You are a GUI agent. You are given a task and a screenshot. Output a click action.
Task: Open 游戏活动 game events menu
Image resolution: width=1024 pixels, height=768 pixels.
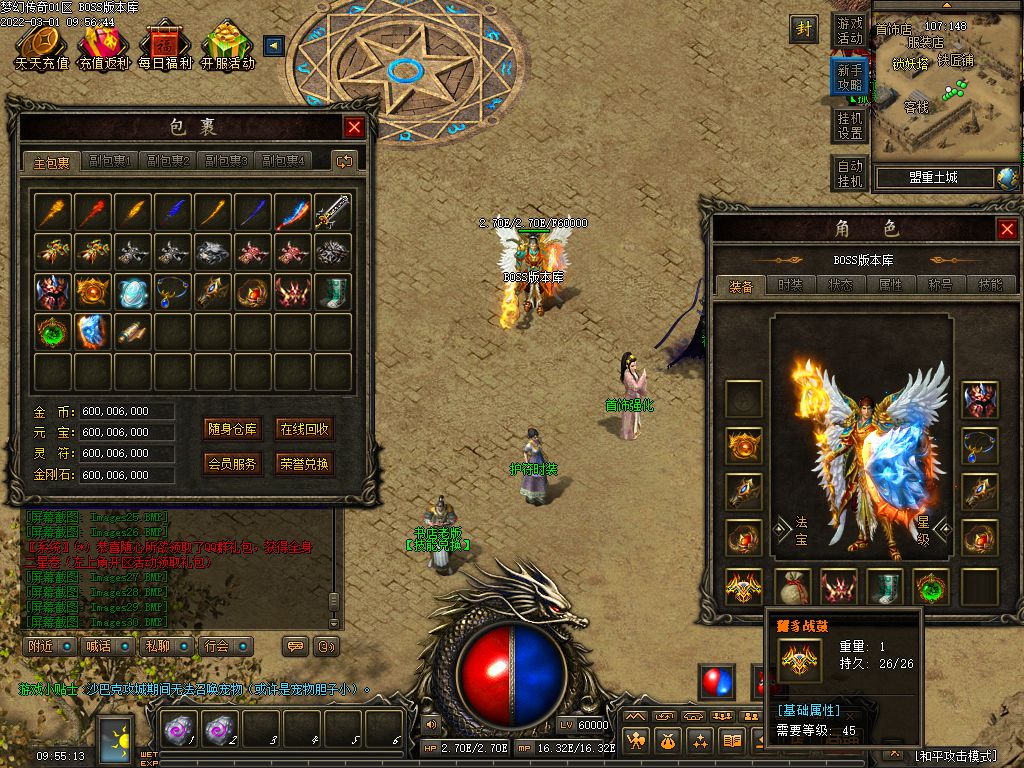850,30
